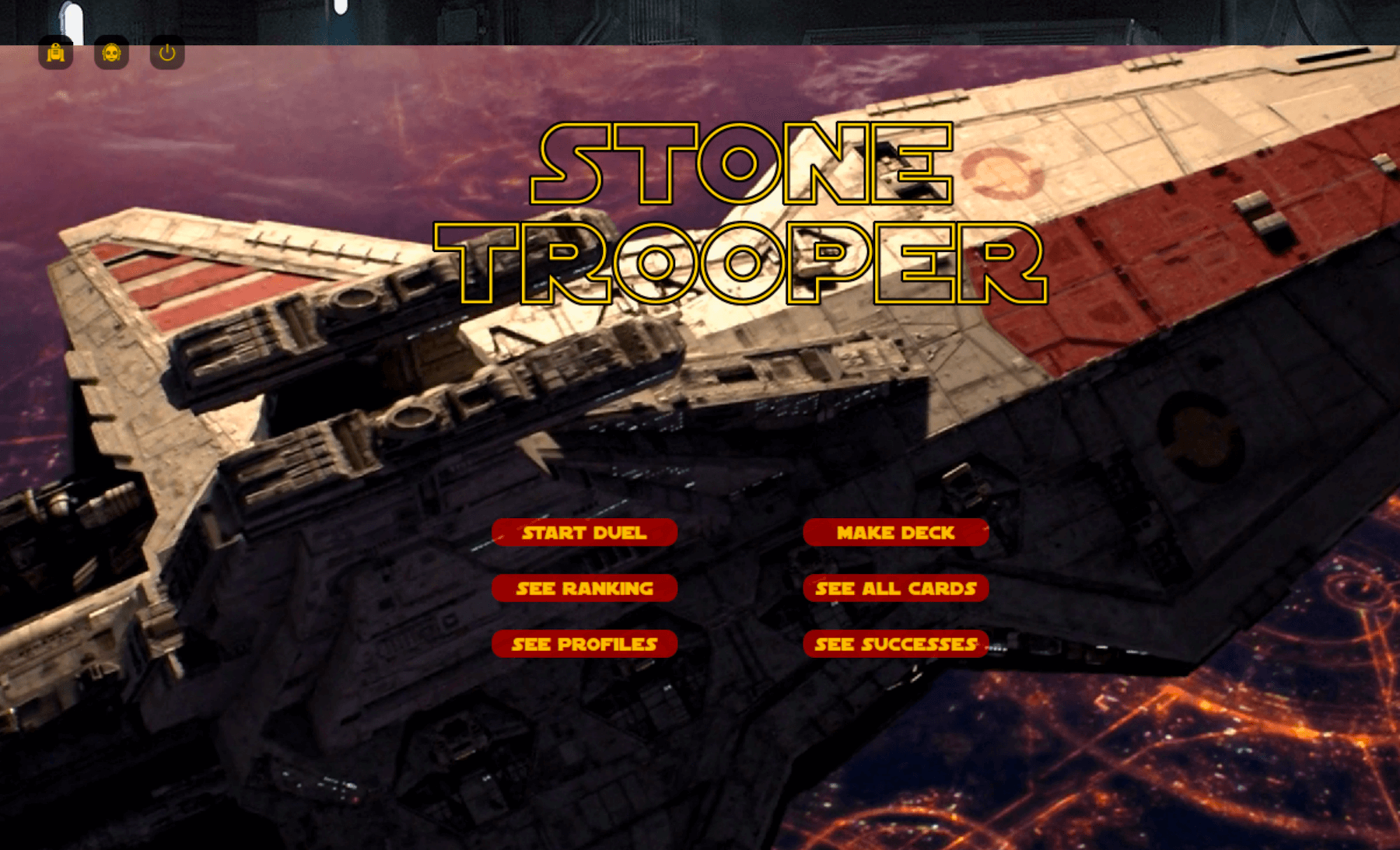Select the See Profiles option

point(584,644)
